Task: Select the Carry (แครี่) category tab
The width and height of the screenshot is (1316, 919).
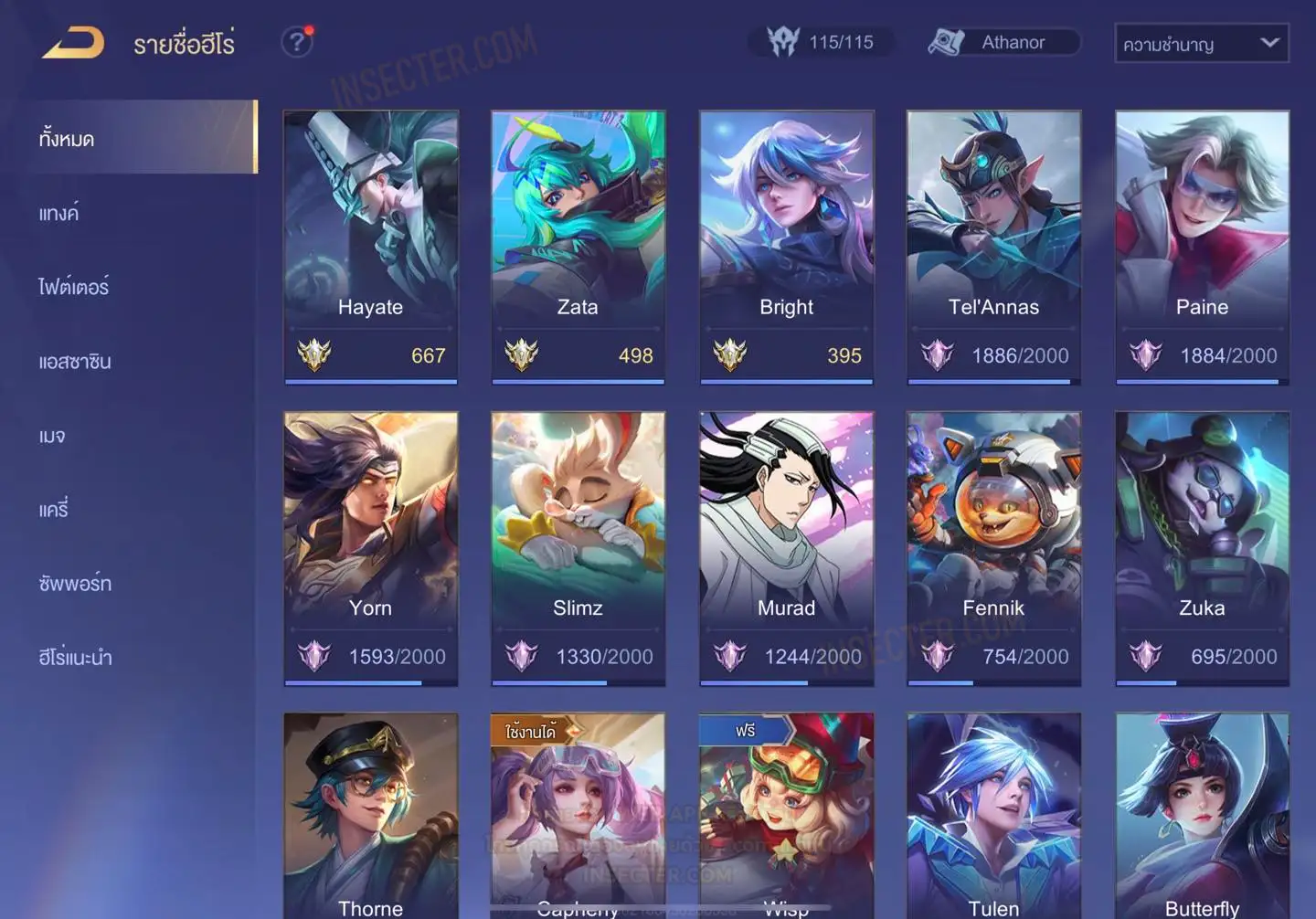Action: [x=54, y=510]
